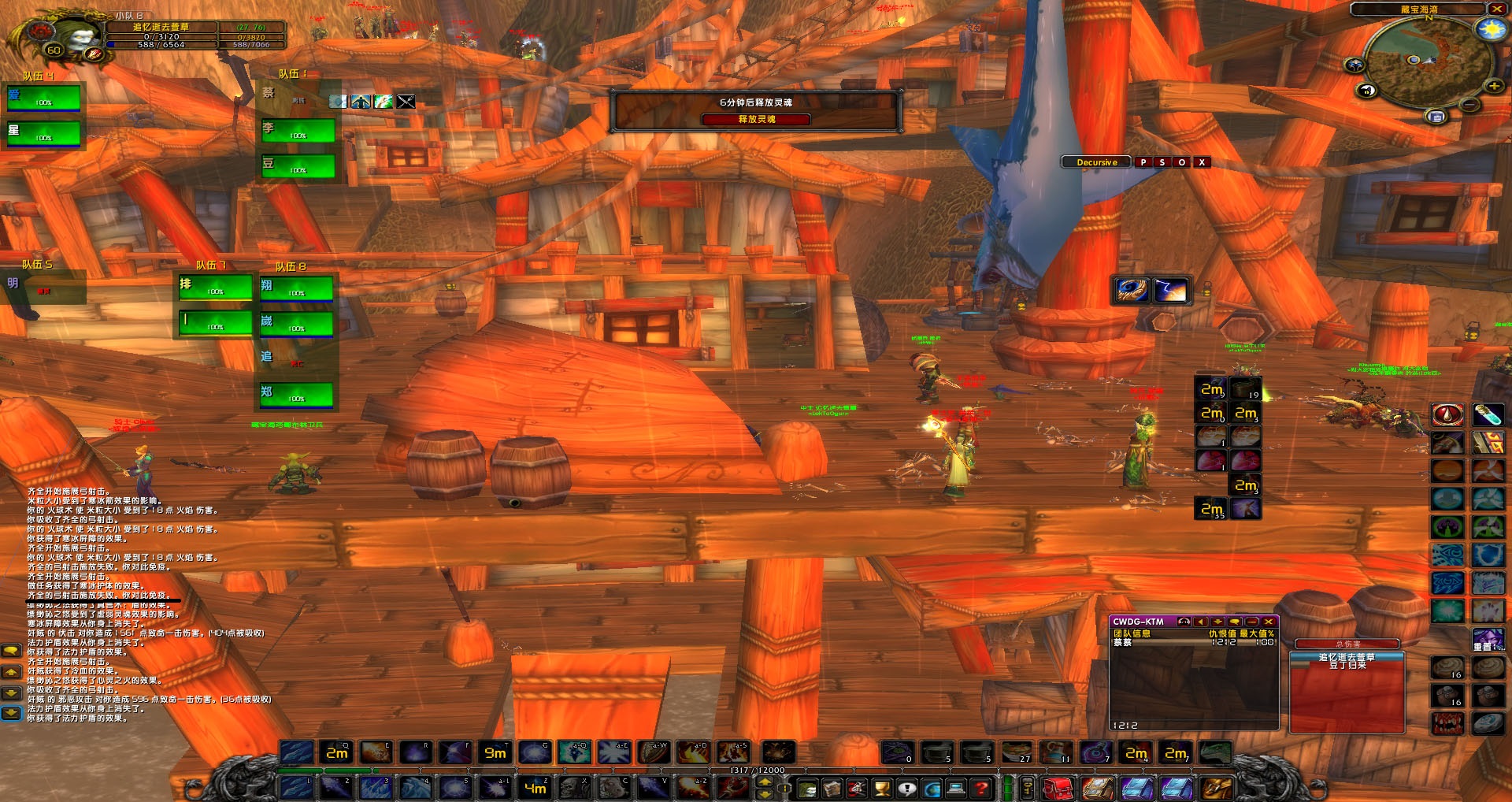Toggle the sun day-night clock on the minimap

tap(1491, 30)
